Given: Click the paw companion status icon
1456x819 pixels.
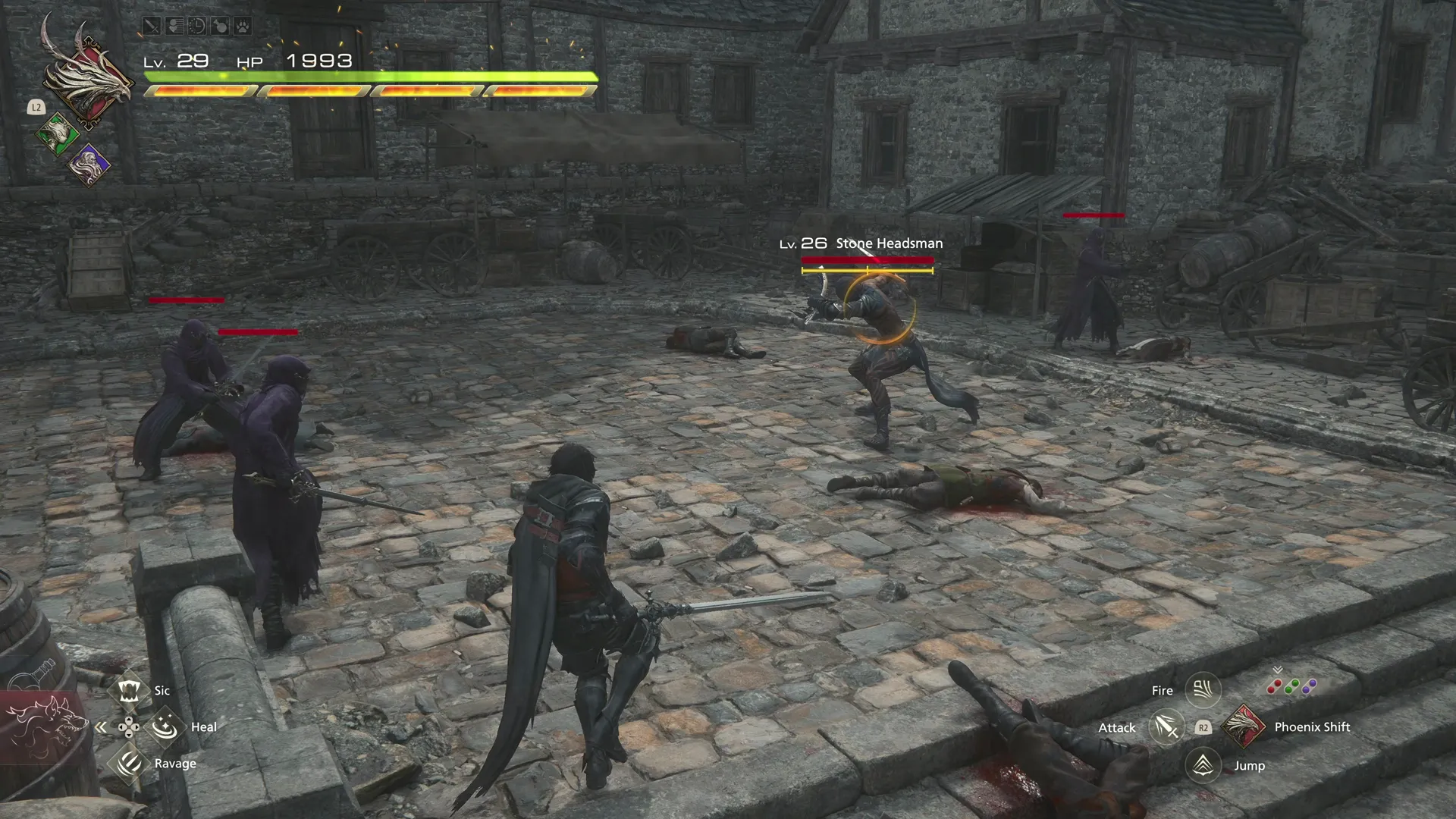Looking at the screenshot, I should coord(241,27).
